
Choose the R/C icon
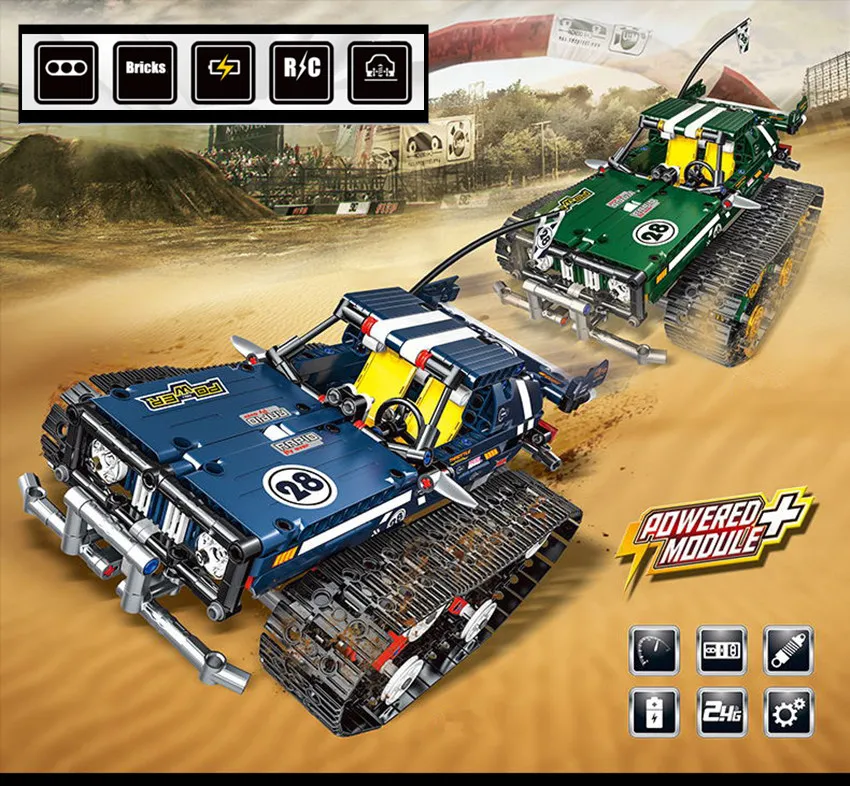coord(301,72)
